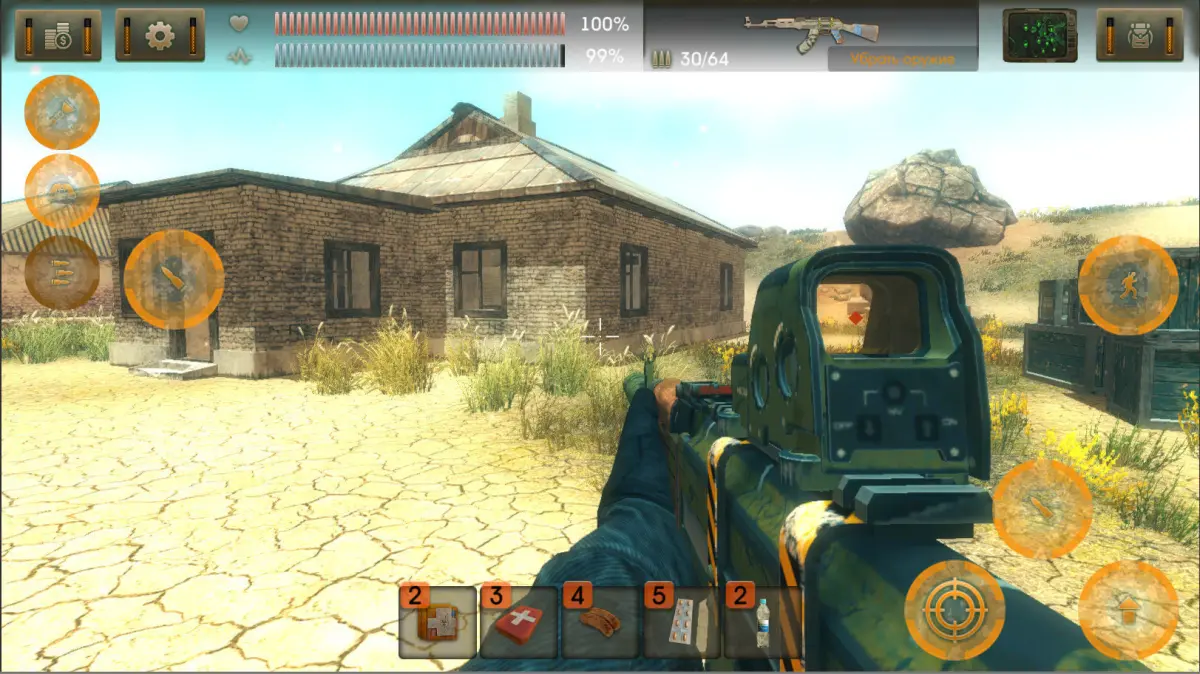The height and width of the screenshot is (674, 1200).
Task: Use the bandage kit hotbar slot
Action: [x=438, y=622]
